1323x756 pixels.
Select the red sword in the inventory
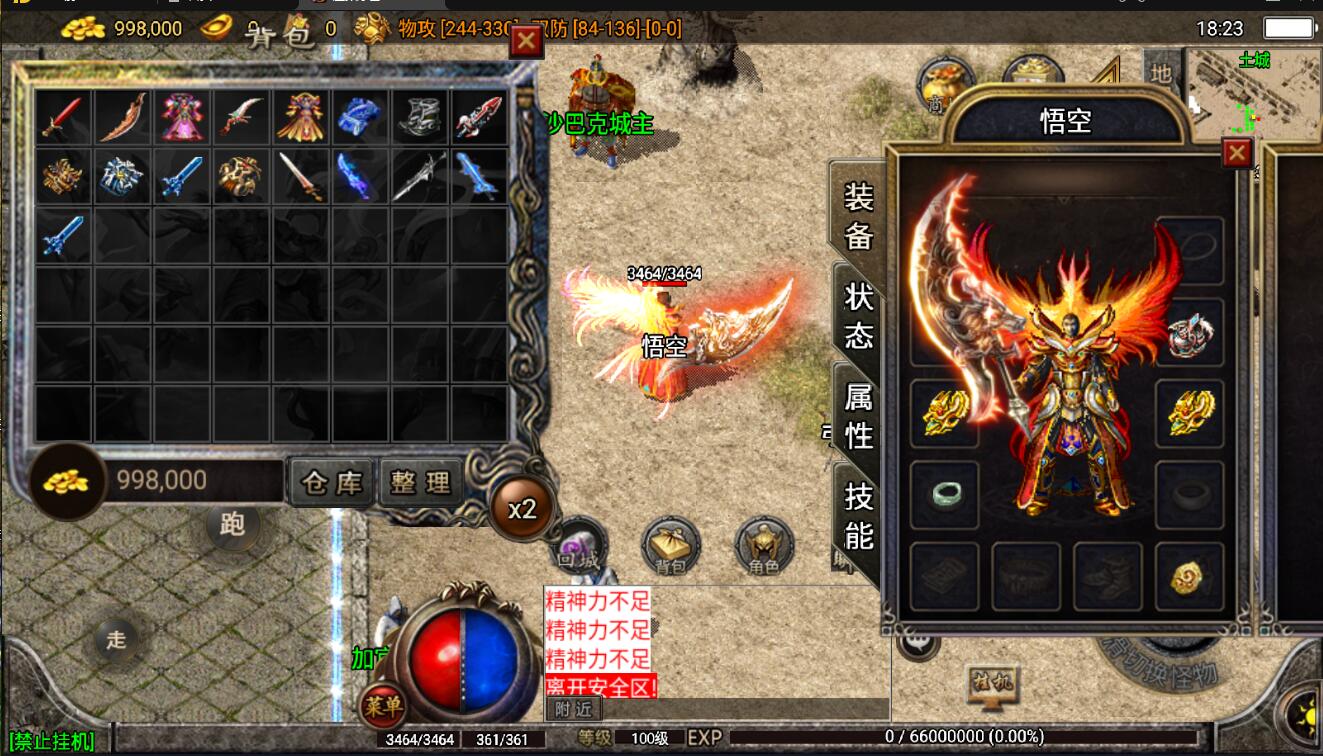tap(63, 117)
